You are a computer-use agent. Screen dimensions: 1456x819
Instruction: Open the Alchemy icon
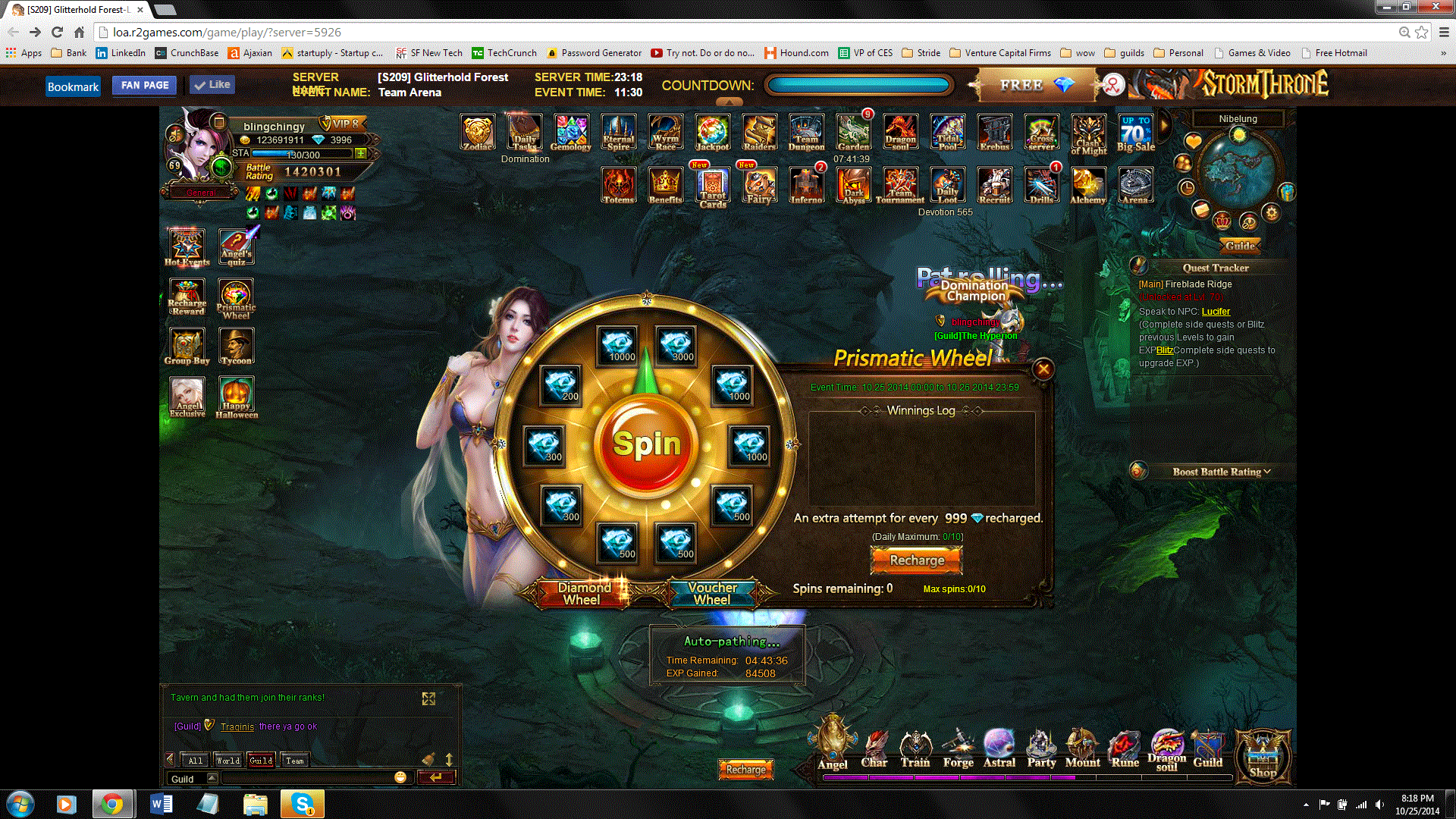point(1087,185)
